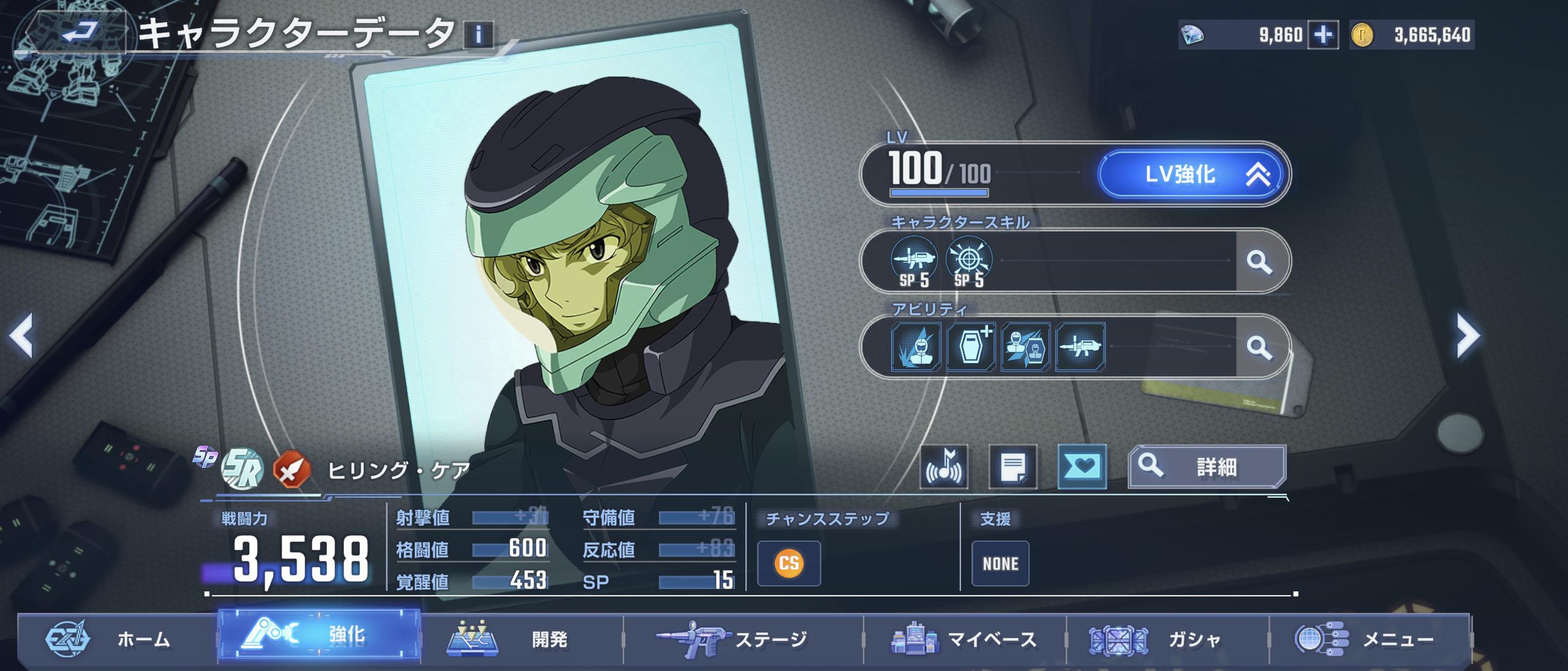Screen dimensions: 1568x671
Task: Inspect character skills with the magnifier
Action: coord(1259,261)
